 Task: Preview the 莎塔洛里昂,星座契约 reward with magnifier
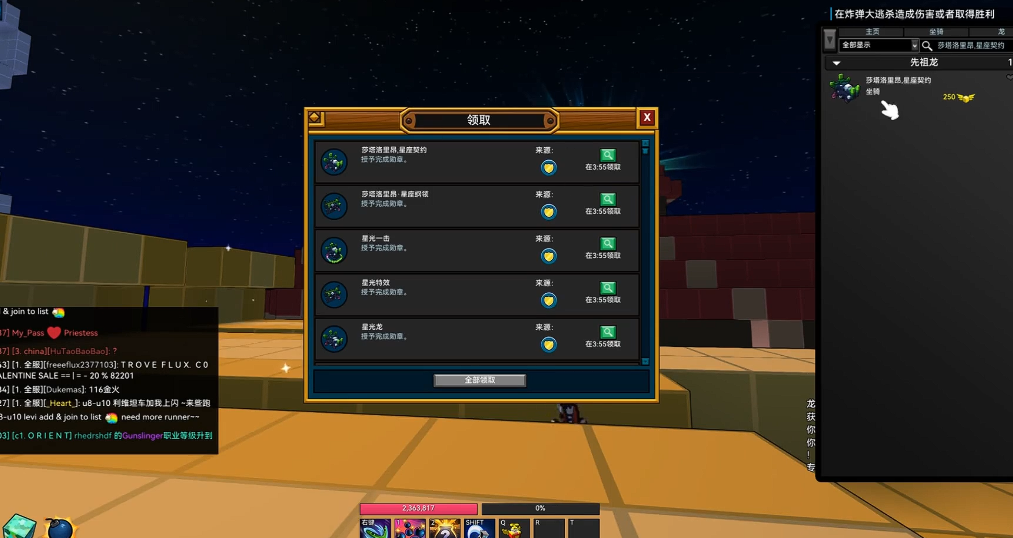pyautogui.click(x=607, y=155)
